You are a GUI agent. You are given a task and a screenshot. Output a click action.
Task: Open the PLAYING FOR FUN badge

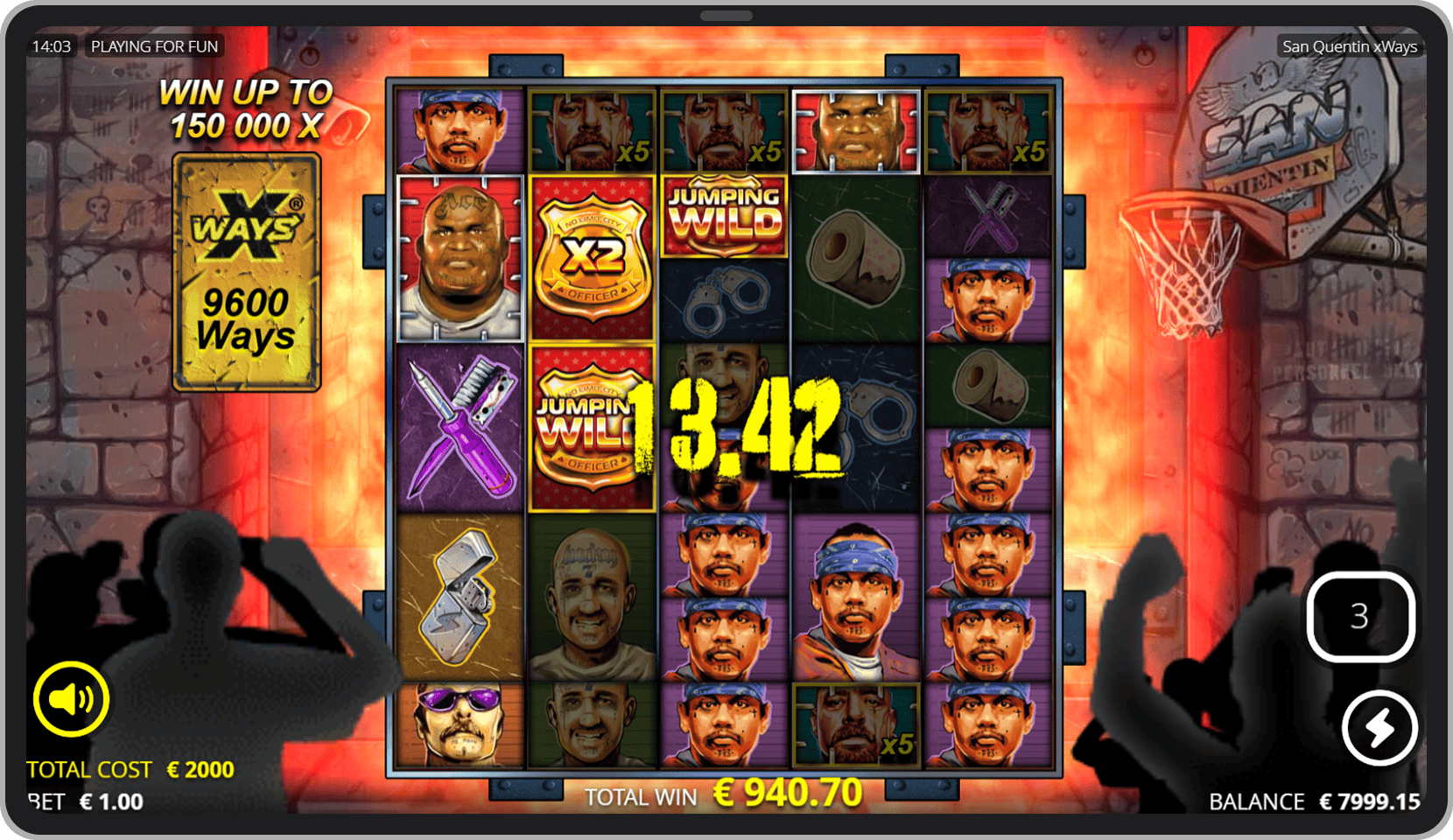154,46
